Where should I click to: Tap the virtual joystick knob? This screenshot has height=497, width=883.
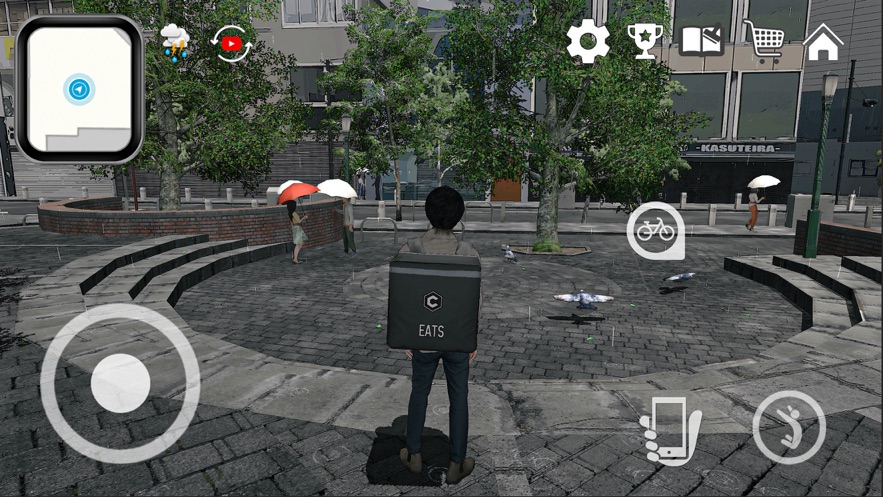click(120, 381)
